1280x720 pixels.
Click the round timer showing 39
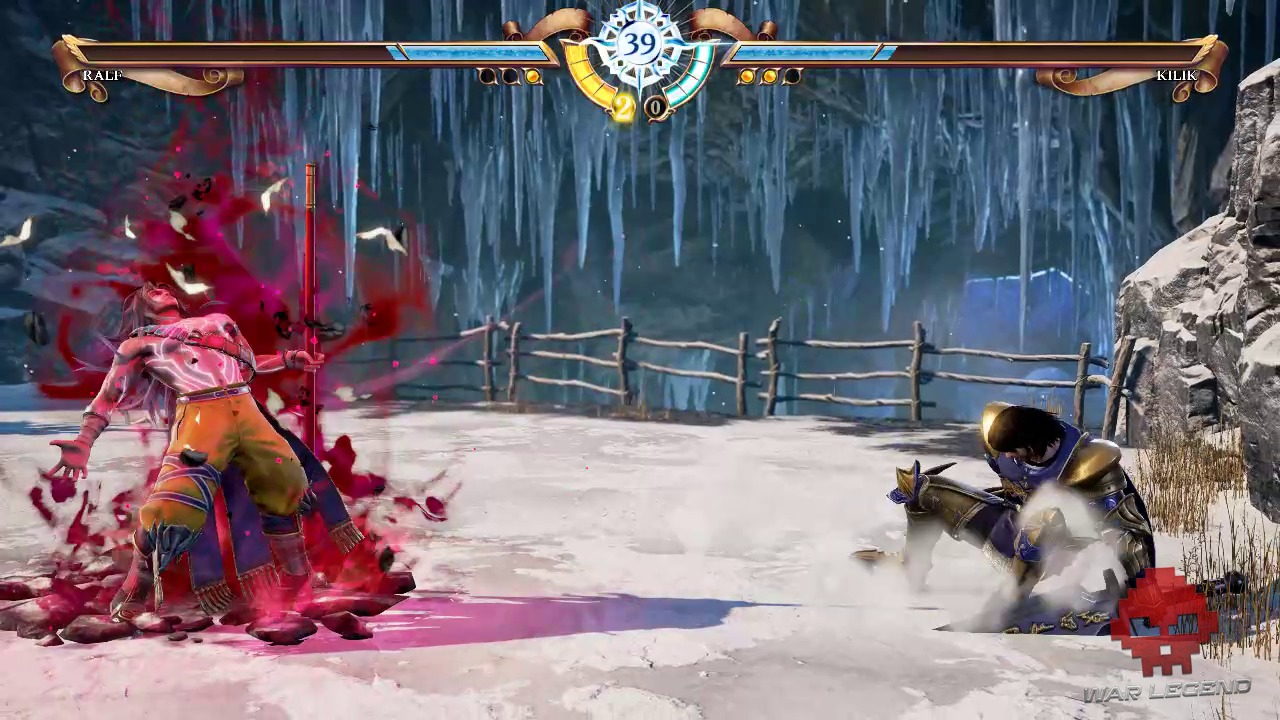640,42
